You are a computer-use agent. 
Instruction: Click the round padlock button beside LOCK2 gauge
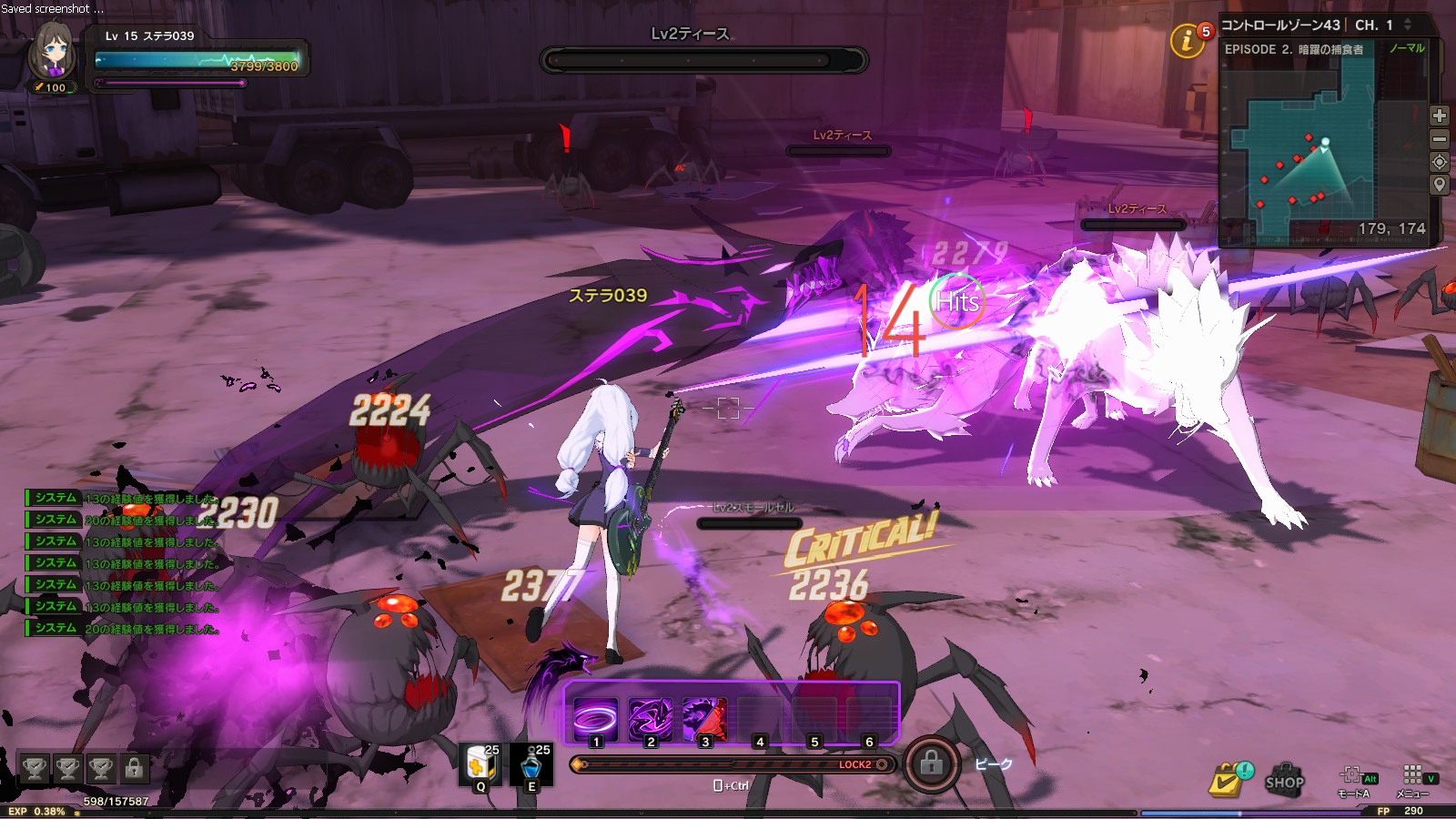[x=931, y=763]
